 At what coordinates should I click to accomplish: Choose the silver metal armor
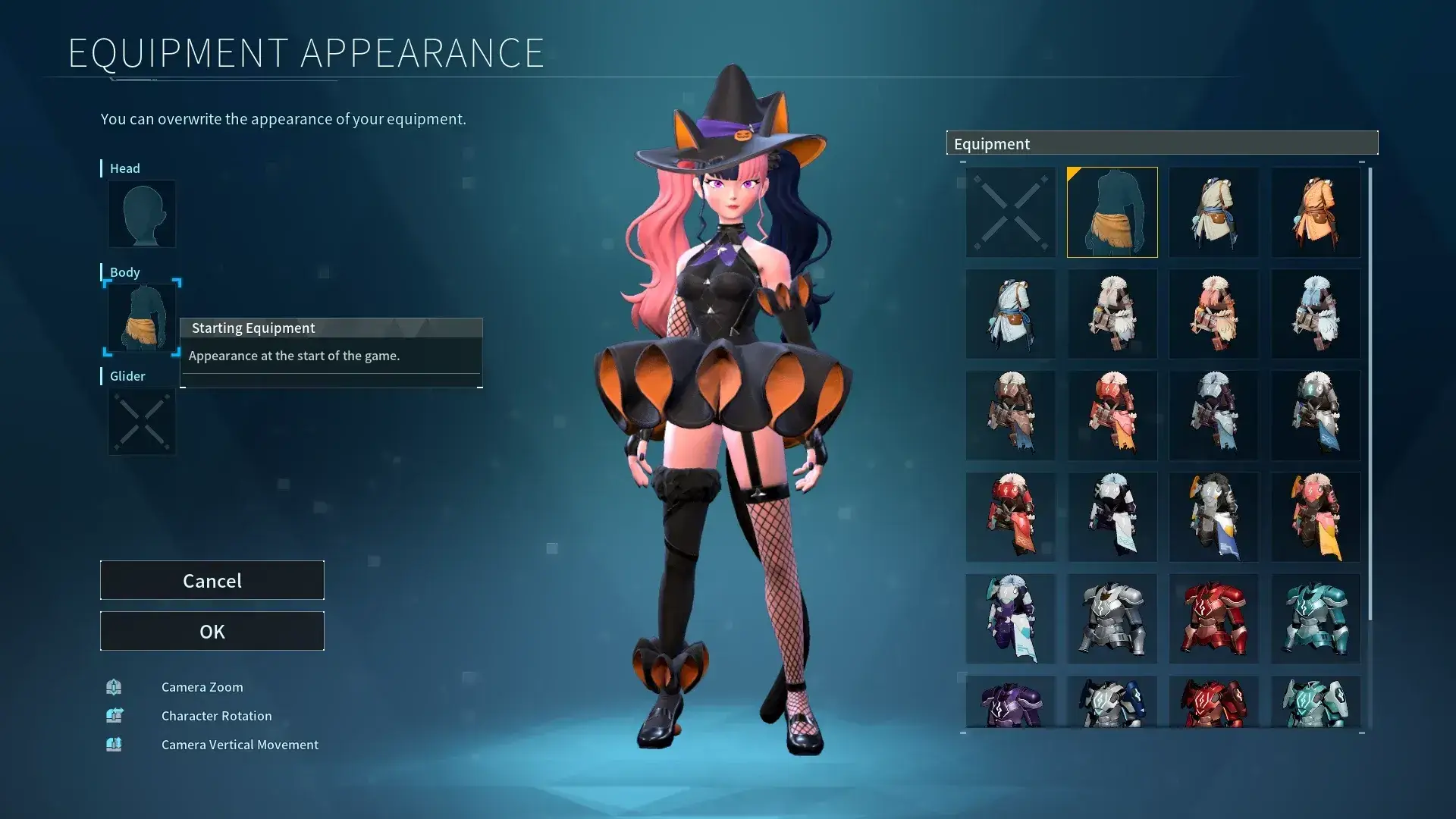tap(1112, 619)
